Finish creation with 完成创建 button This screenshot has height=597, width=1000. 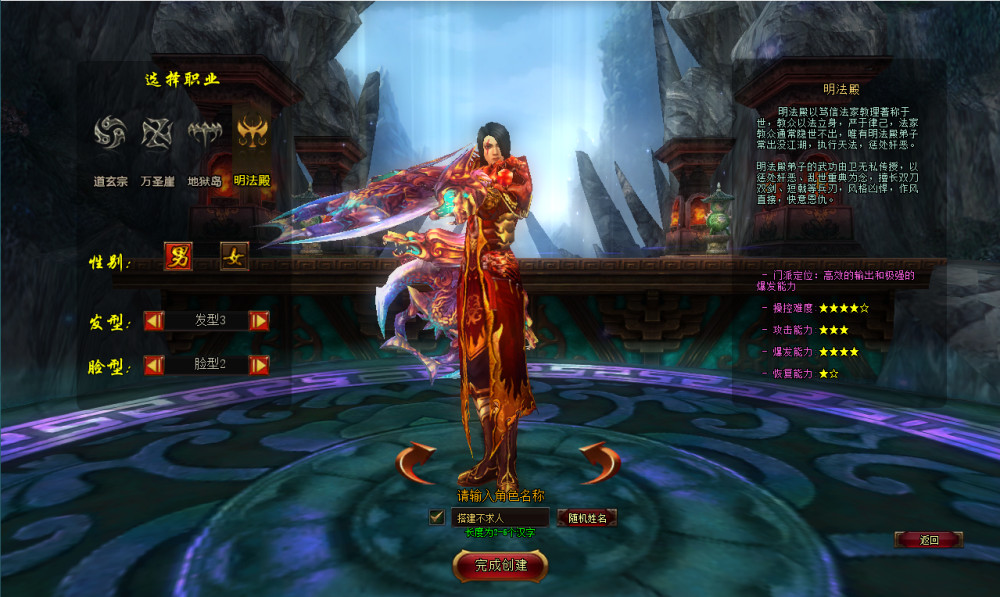coord(499,565)
